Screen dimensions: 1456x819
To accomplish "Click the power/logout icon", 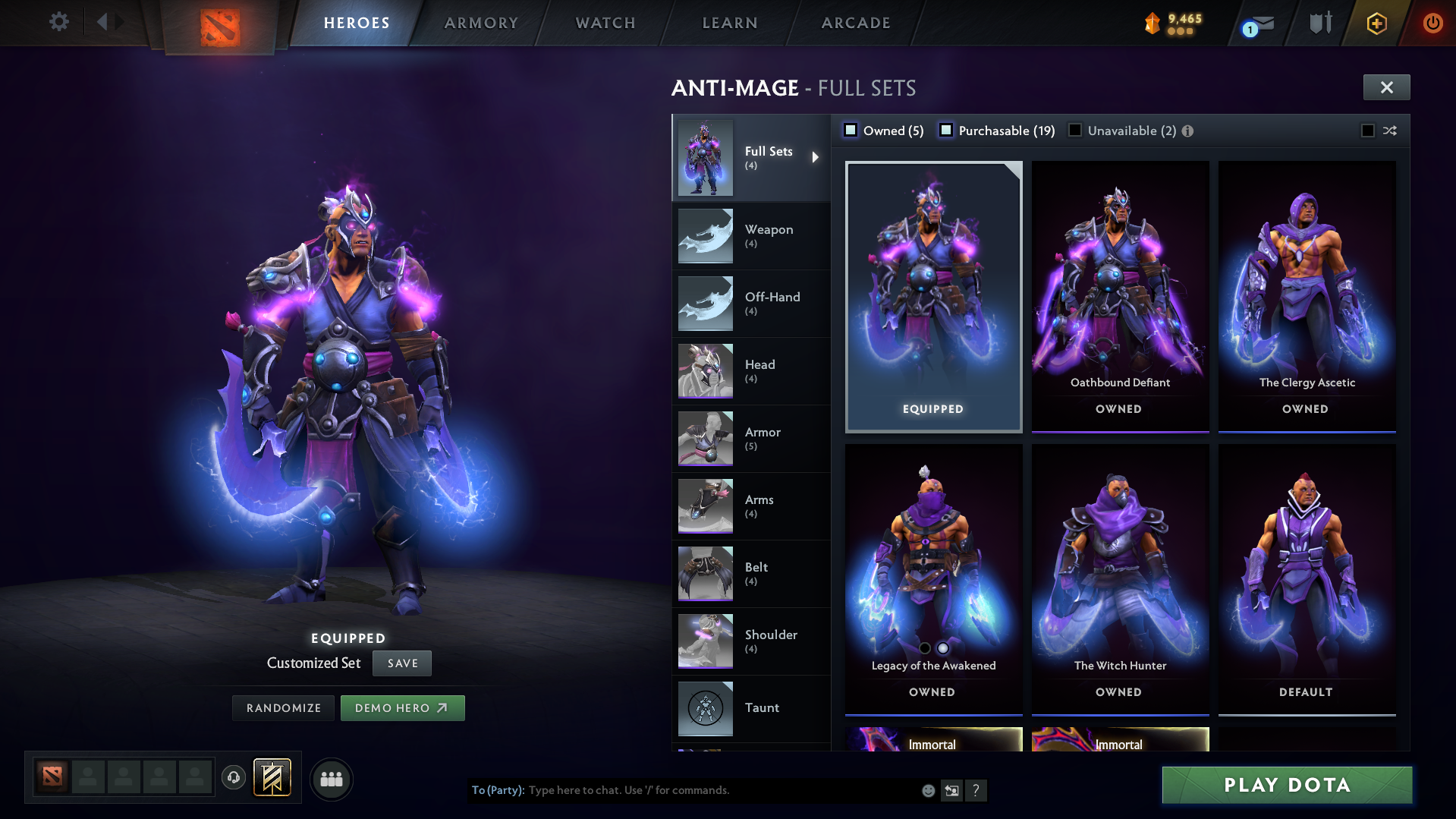I will [x=1432, y=23].
